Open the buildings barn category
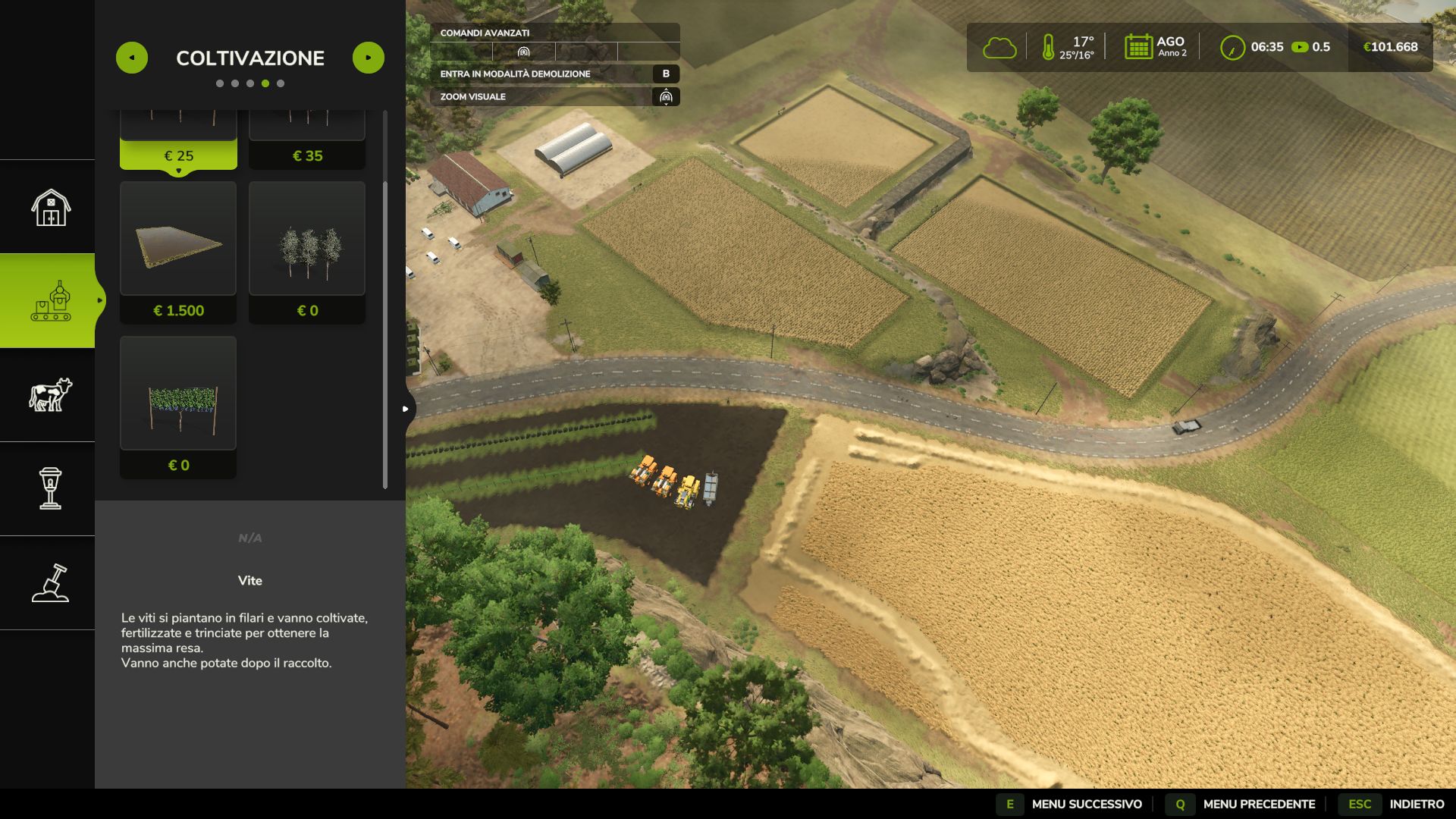 (x=50, y=207)
